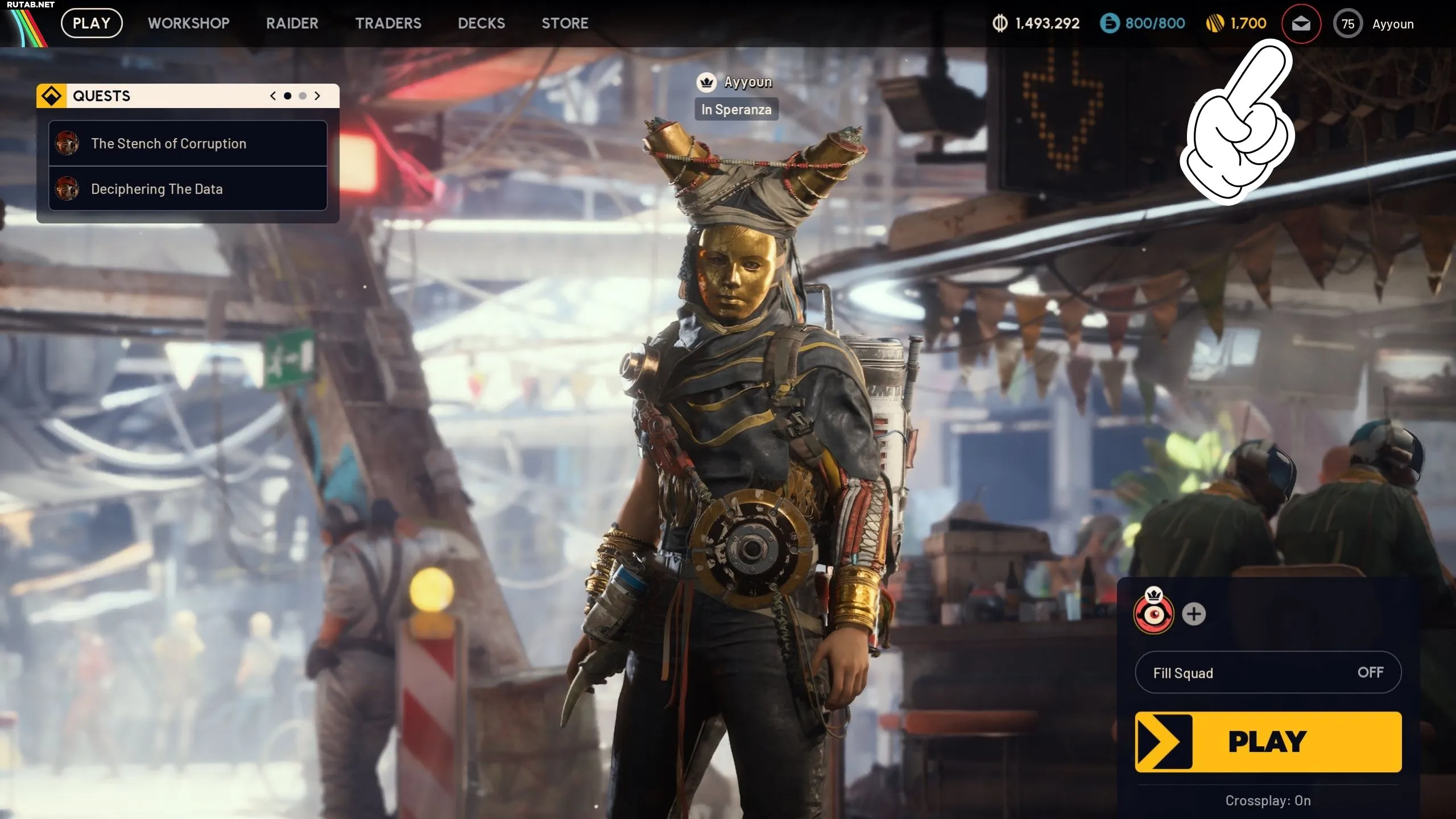Start matchmaking with the yellow PLAY button
The height and width of the screenshot is (819, 1456).
tap(1268, 742)
